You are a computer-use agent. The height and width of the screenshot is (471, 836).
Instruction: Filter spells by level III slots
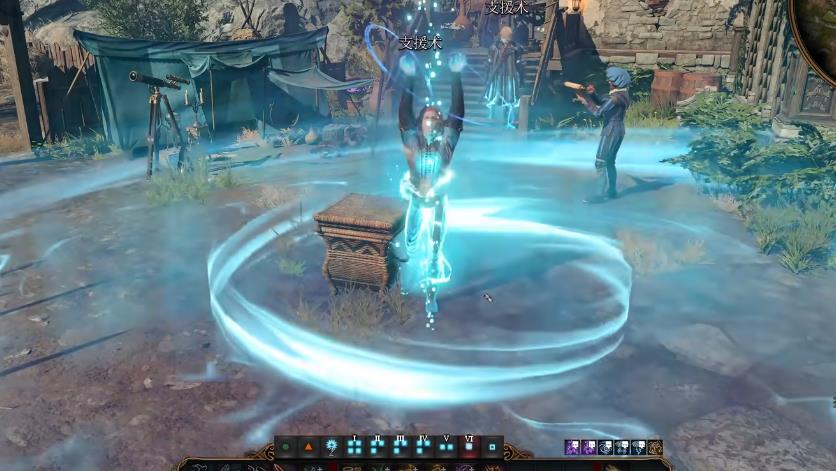point(400,447)
